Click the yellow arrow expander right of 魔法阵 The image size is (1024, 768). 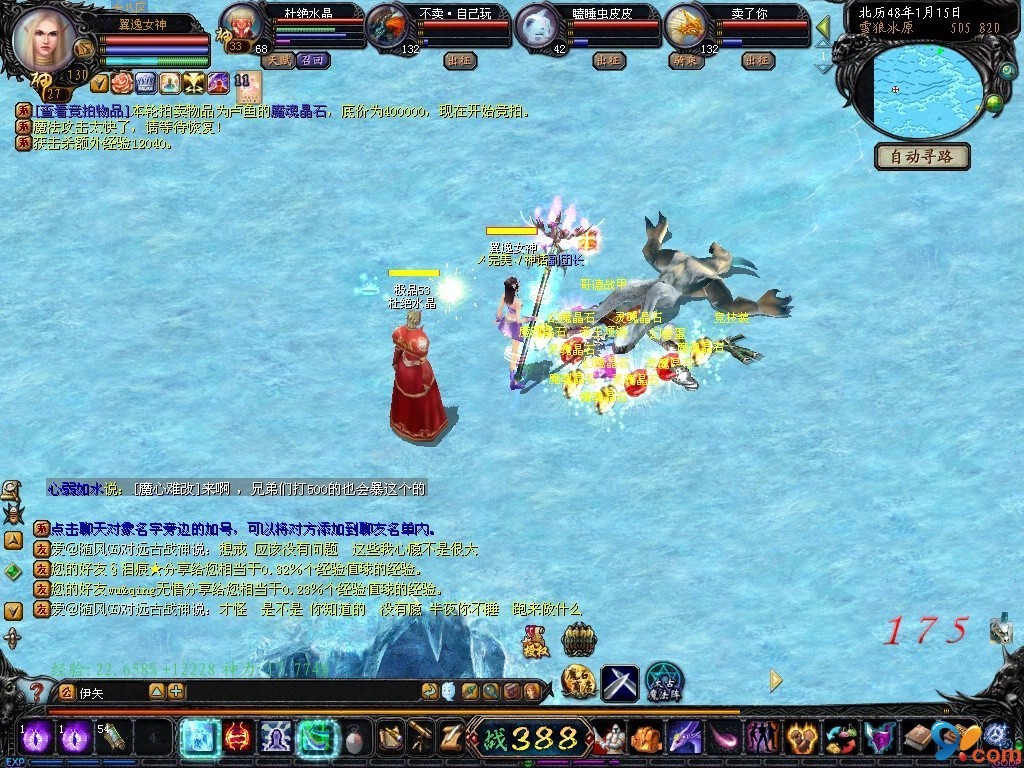pos(775,681)
